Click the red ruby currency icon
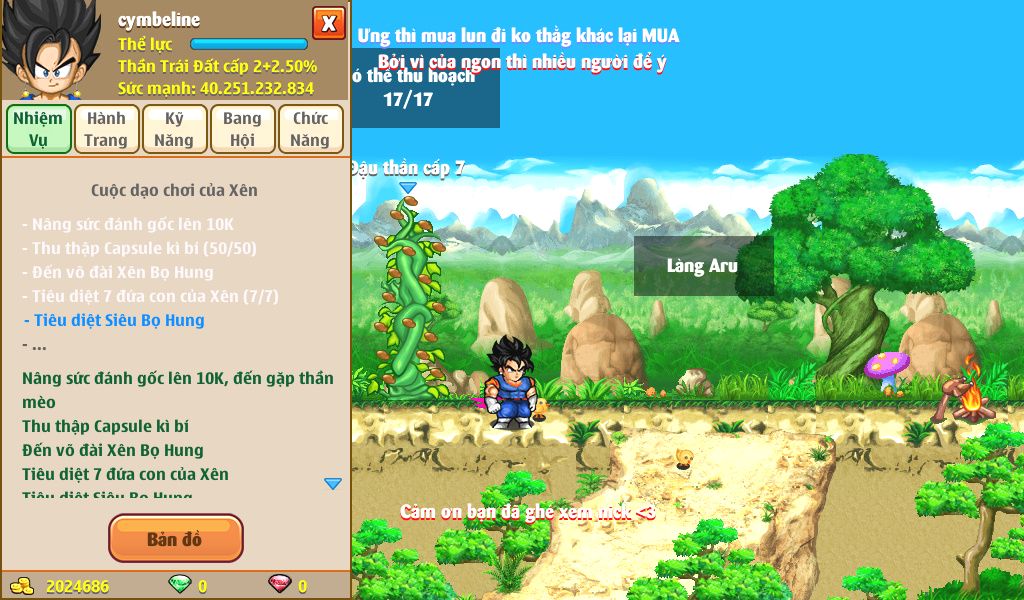The image size is (1024, 600). click(x=279, y=586)
